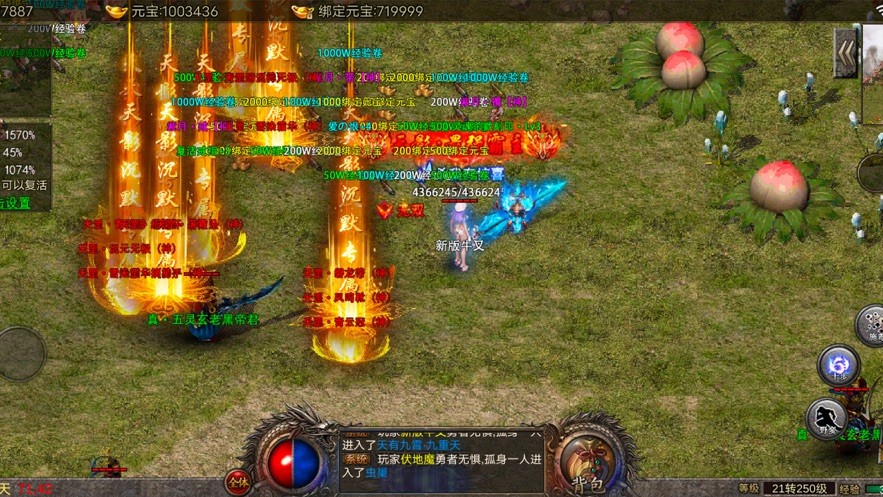
Task: Open the 背包 backpack button
Action: (589, 463)
